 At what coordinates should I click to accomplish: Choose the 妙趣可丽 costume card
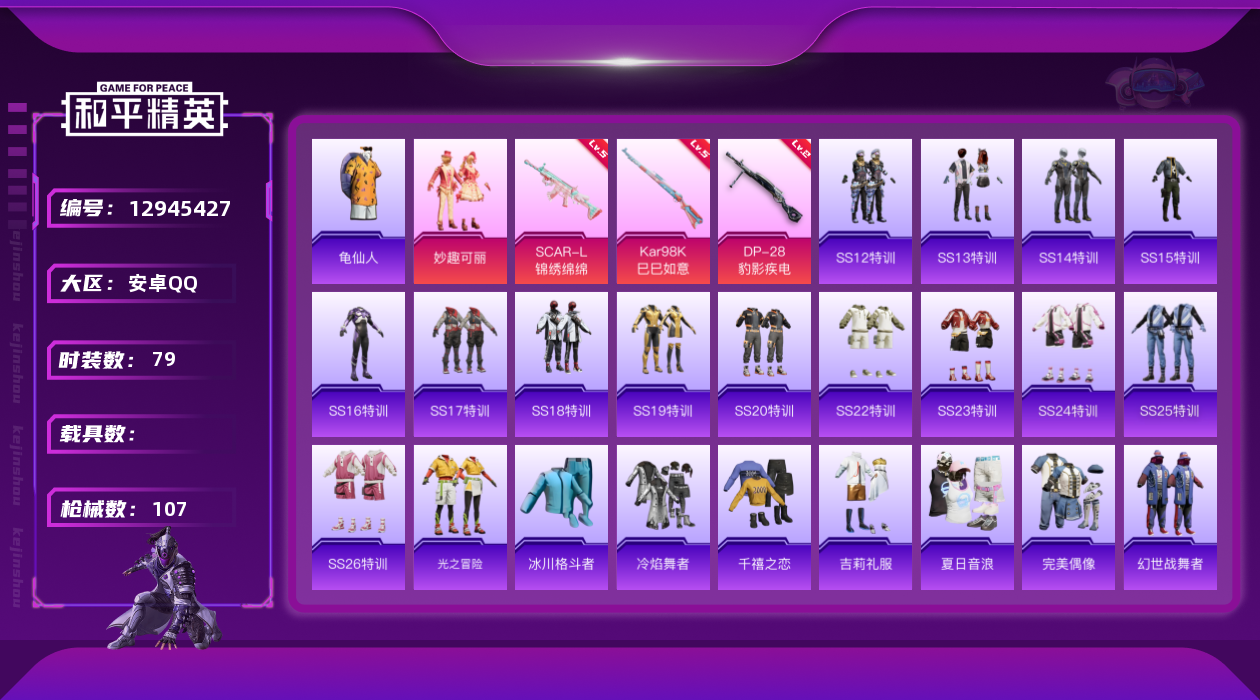tap(460, 211)
